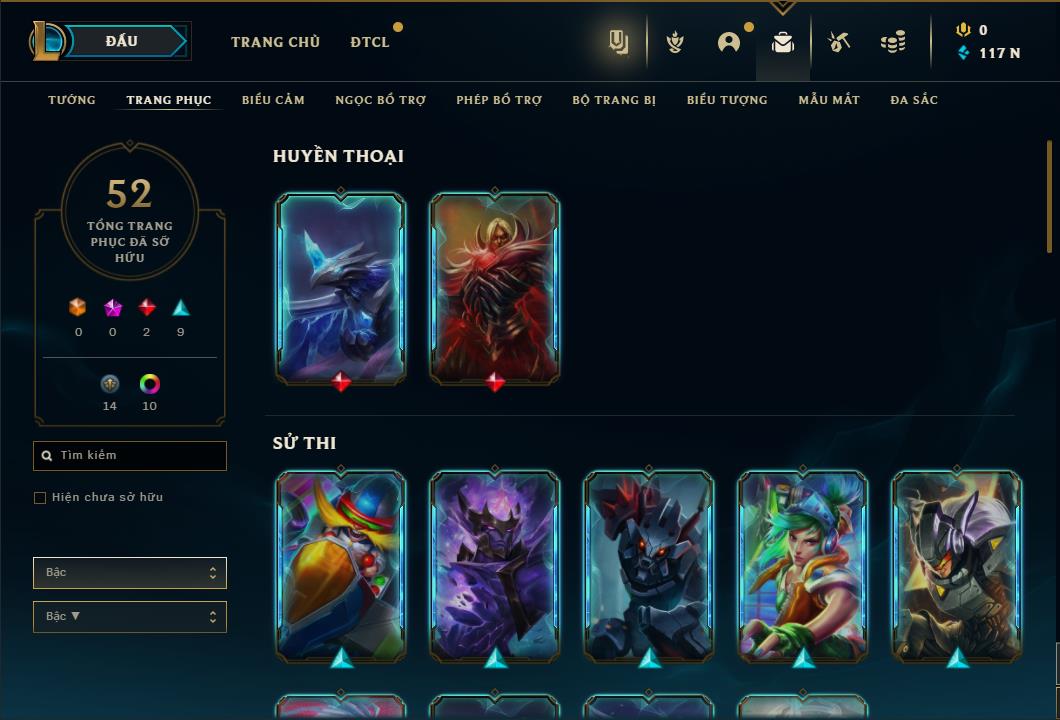Image resolution: width=1060 pixels, height=720 pixels.
Task: Open the coin stack store icon
Action: tap(893, 42)
